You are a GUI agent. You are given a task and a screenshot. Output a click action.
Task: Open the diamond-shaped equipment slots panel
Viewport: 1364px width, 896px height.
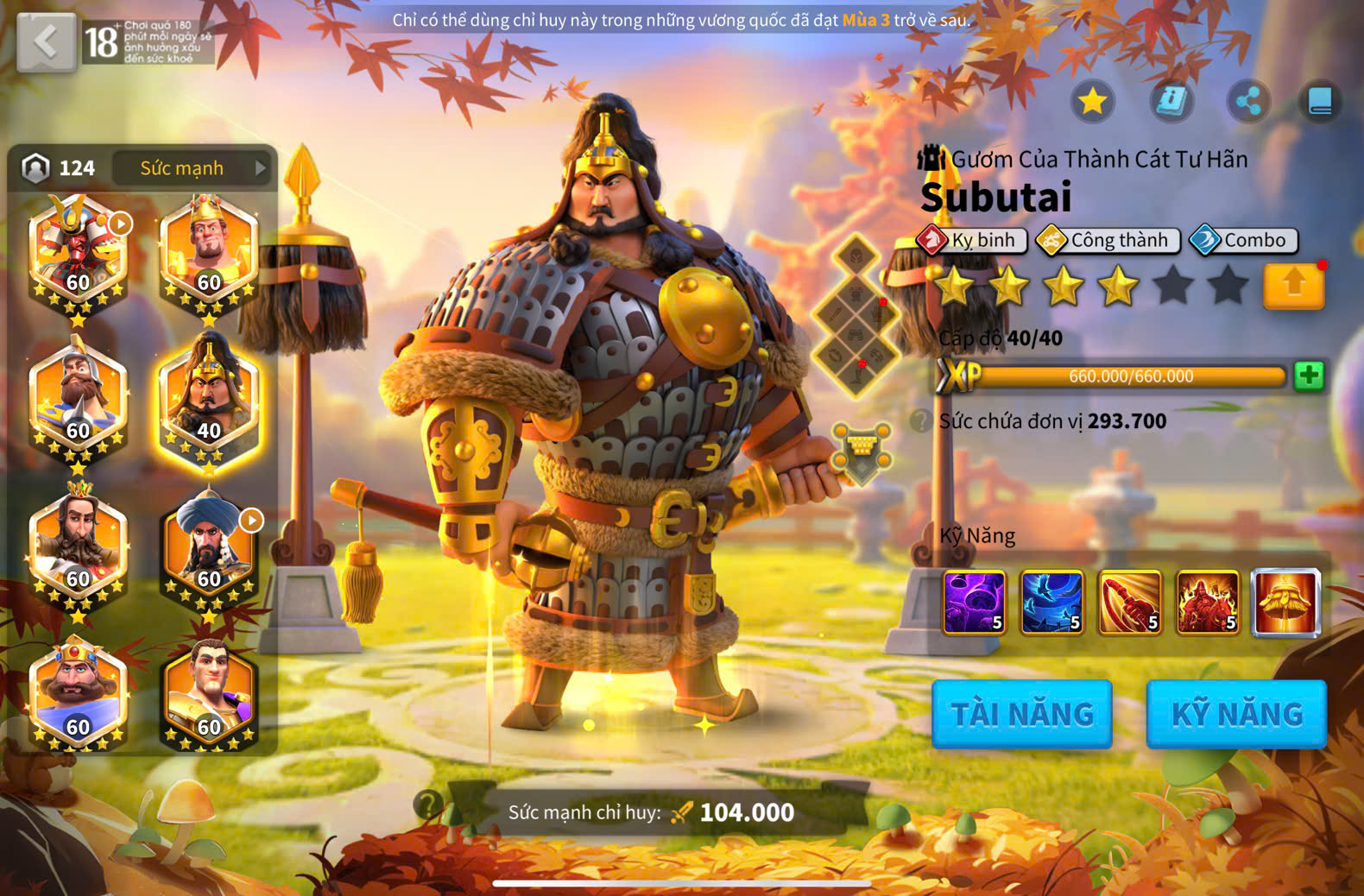pyautogui.click(x=857, y=315)
